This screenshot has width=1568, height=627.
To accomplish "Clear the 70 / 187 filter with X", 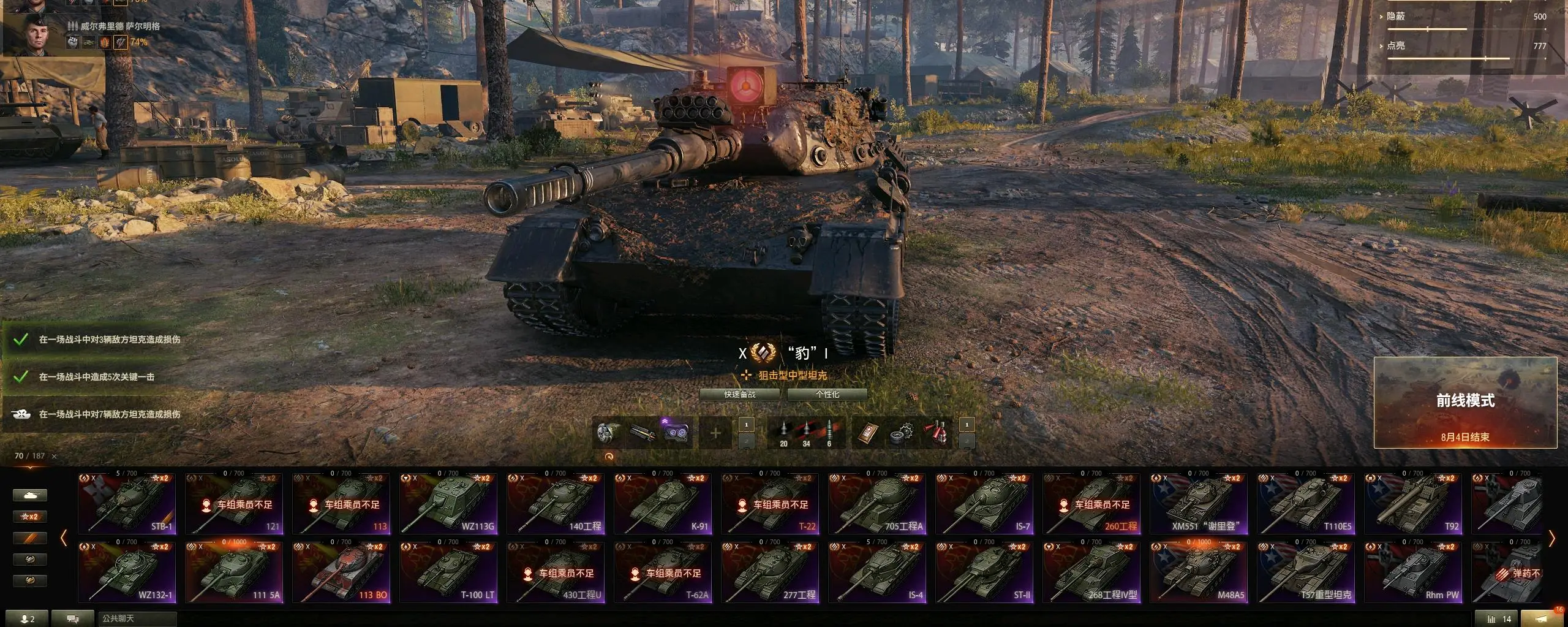I will point(55,457).
